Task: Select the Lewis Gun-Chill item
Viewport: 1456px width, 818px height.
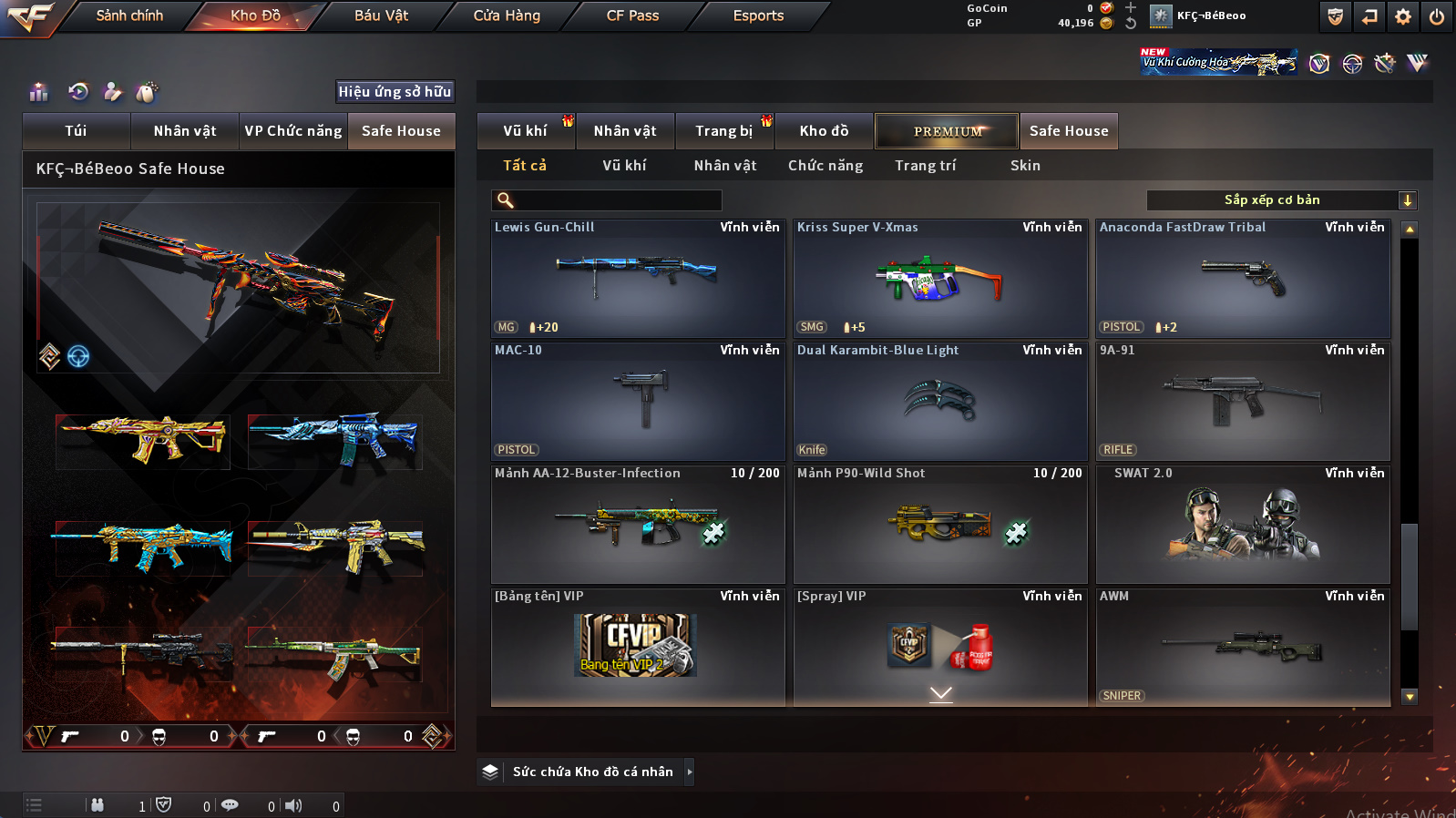Action: (637, 279)
